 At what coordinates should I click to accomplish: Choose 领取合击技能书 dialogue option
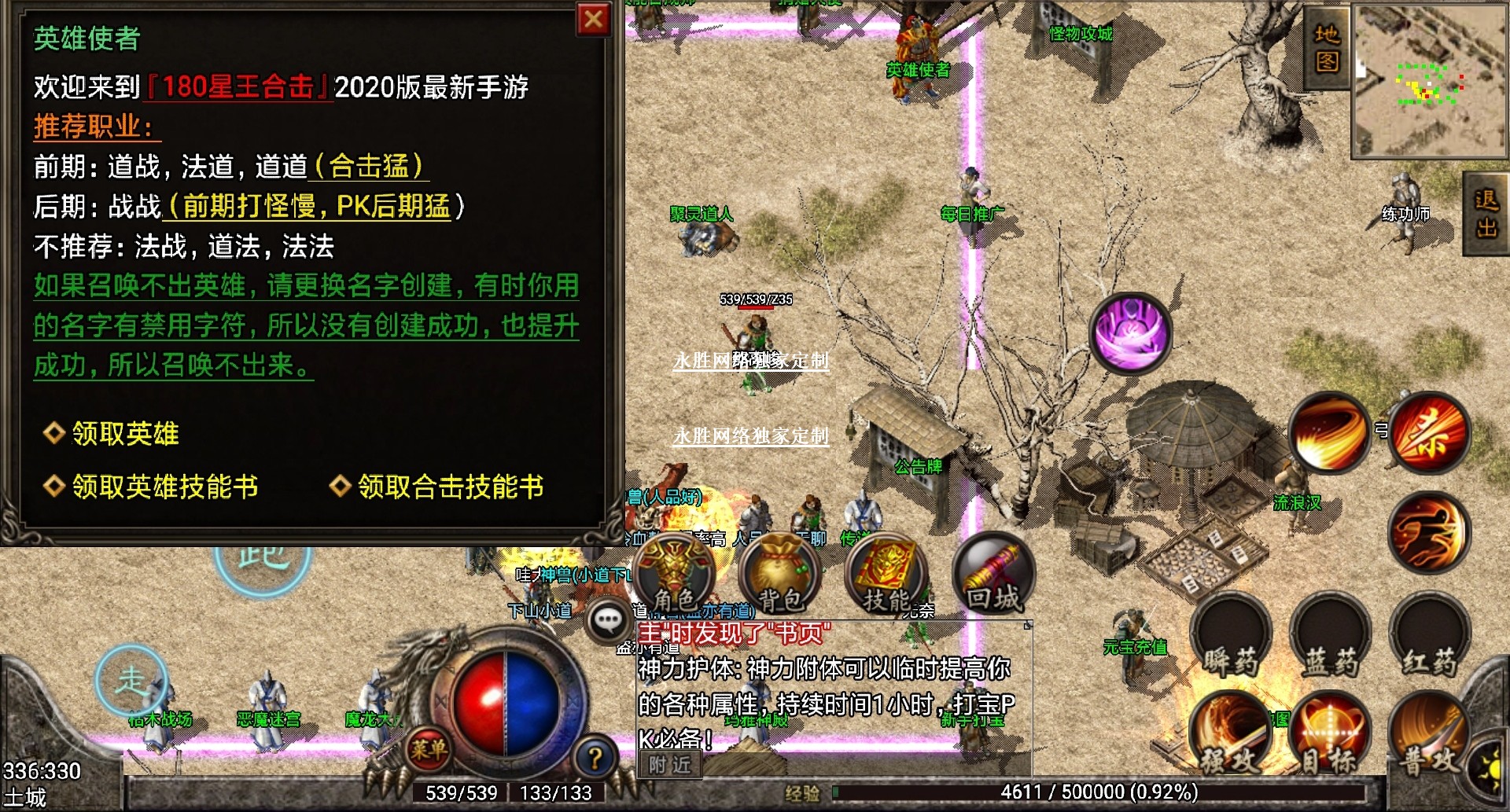(x=450, y=487)
